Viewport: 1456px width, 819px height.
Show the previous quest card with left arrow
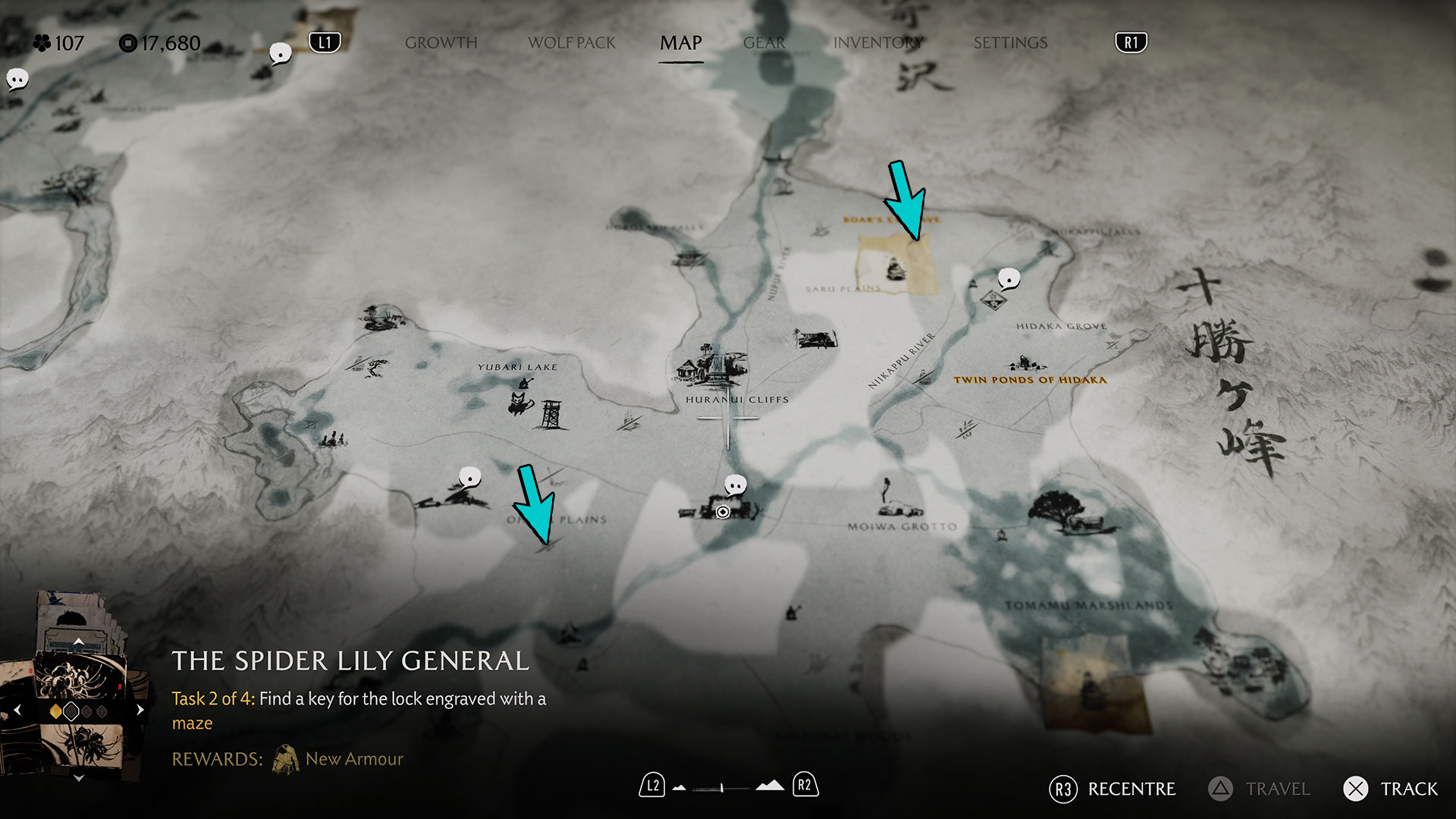click(x=17, y=711)
